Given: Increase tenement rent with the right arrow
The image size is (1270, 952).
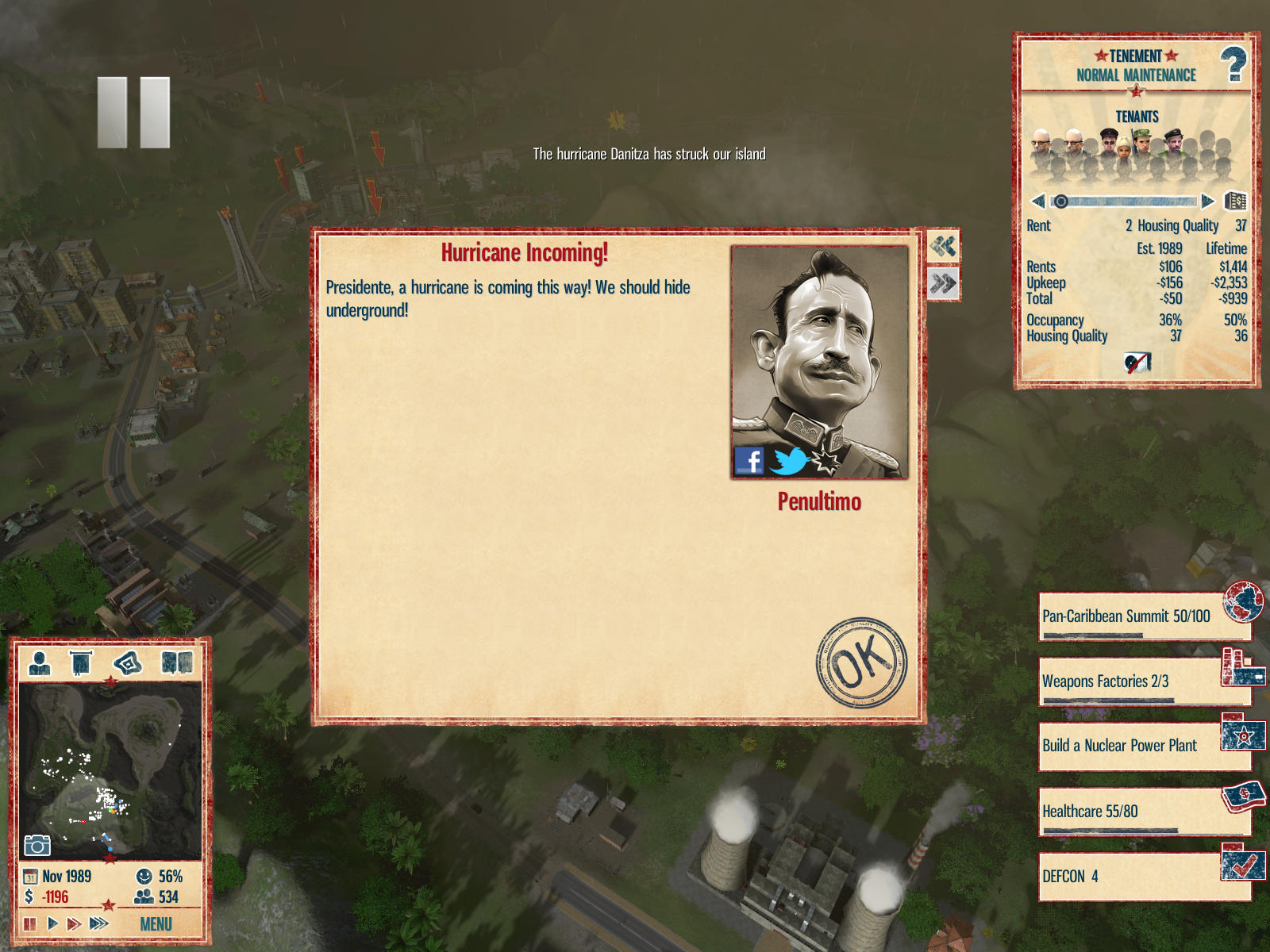Looking at the screenshot, I should tap(1207, 202).
